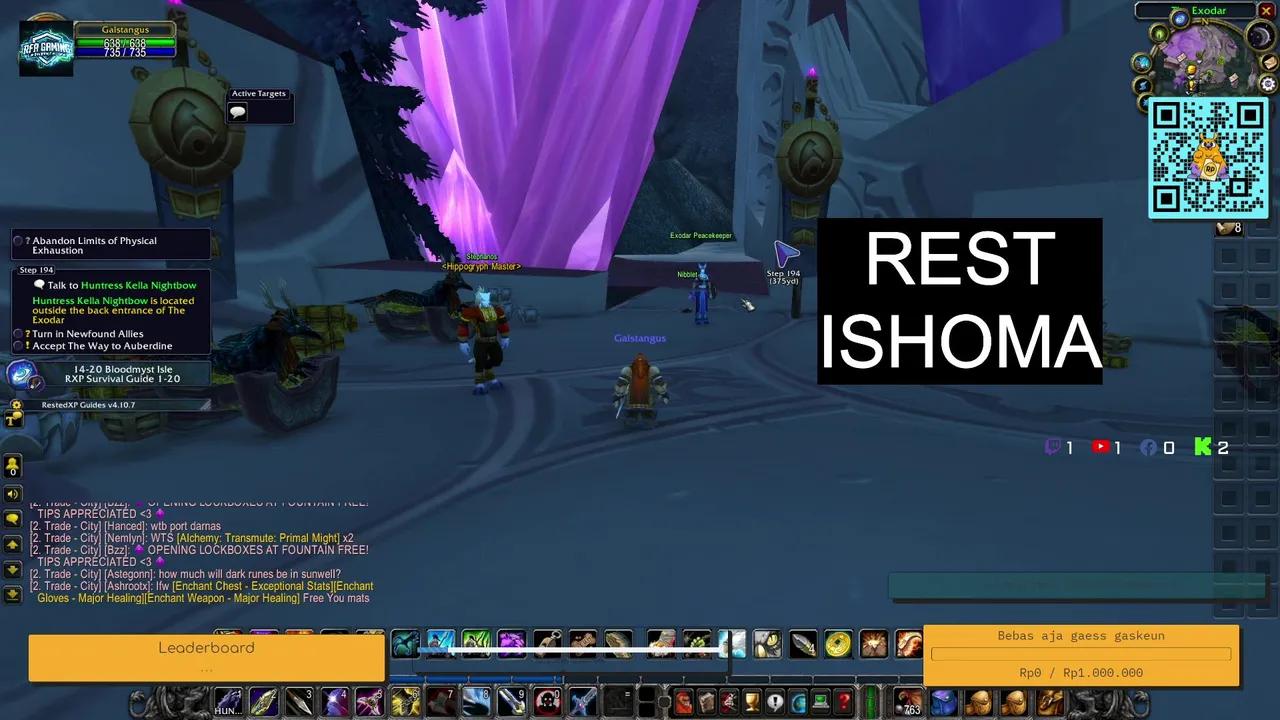This screenshot has height=720, width=1280.
Task: Open the Spellbook from the micro menu
Action: coord(708,702)
